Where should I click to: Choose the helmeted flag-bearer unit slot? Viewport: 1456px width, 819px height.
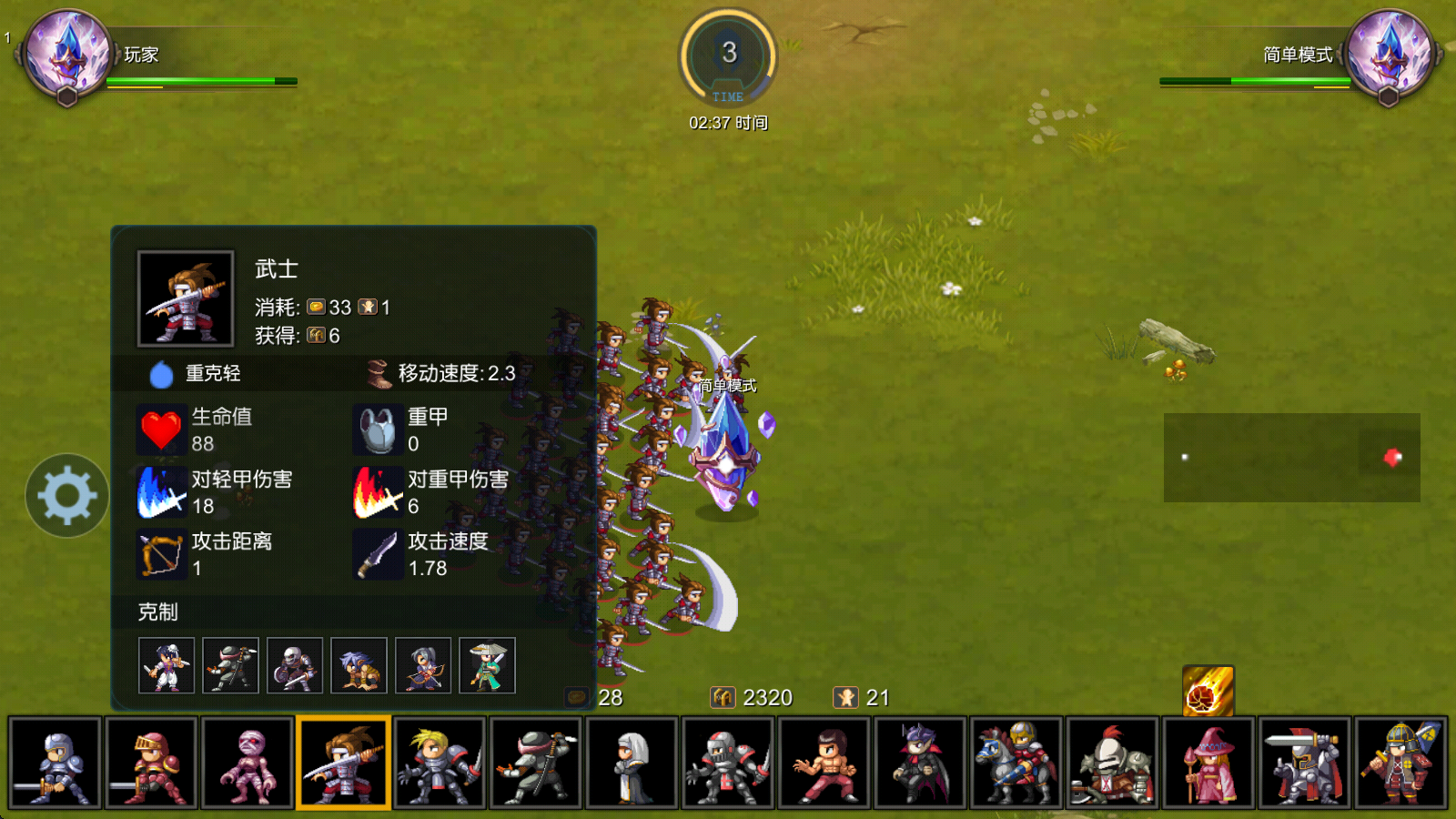1401,763
